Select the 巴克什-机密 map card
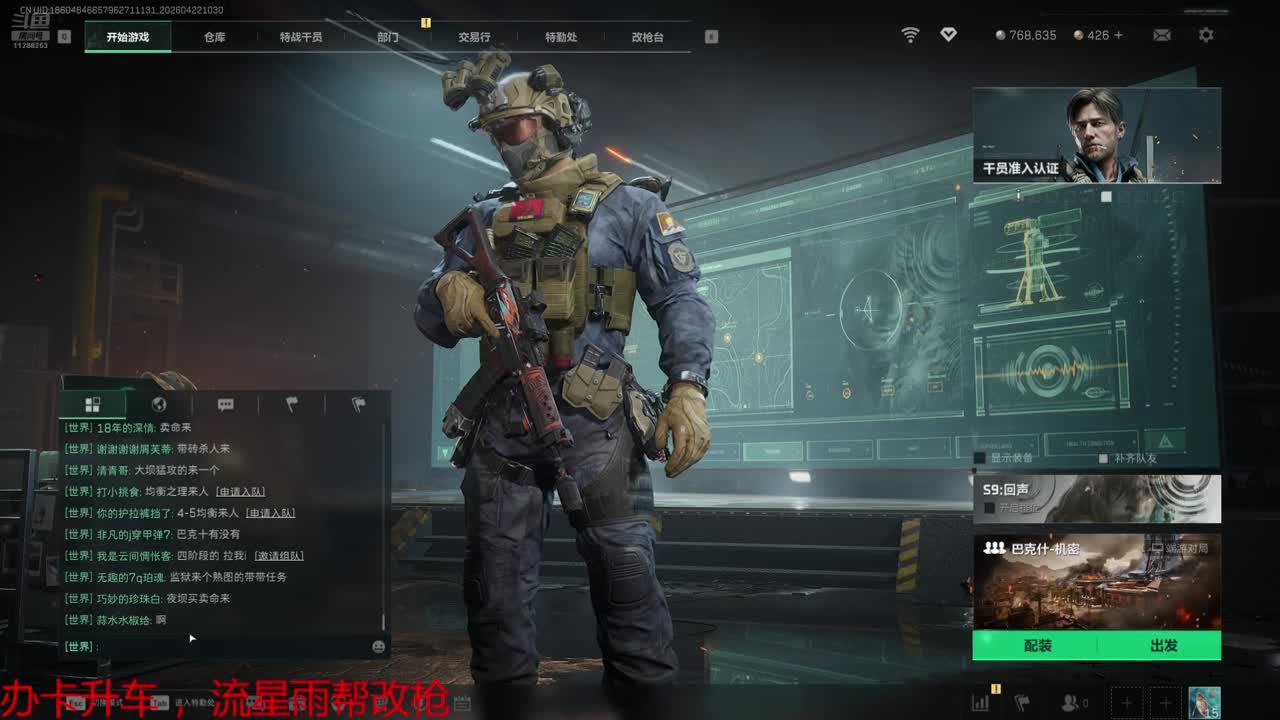This screenshot has width=1280, height=720. pyautogui.click(x=1096, y=580)
